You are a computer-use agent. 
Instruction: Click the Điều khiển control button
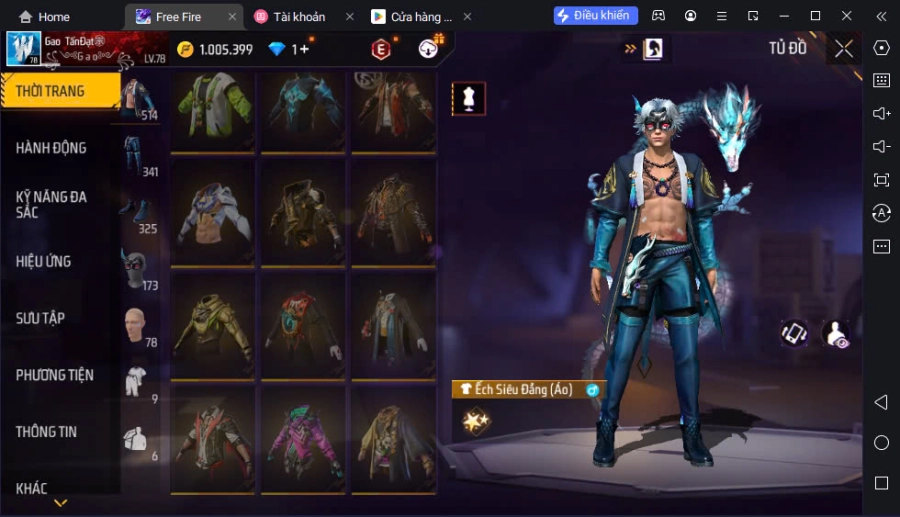(x=595, y=16)
